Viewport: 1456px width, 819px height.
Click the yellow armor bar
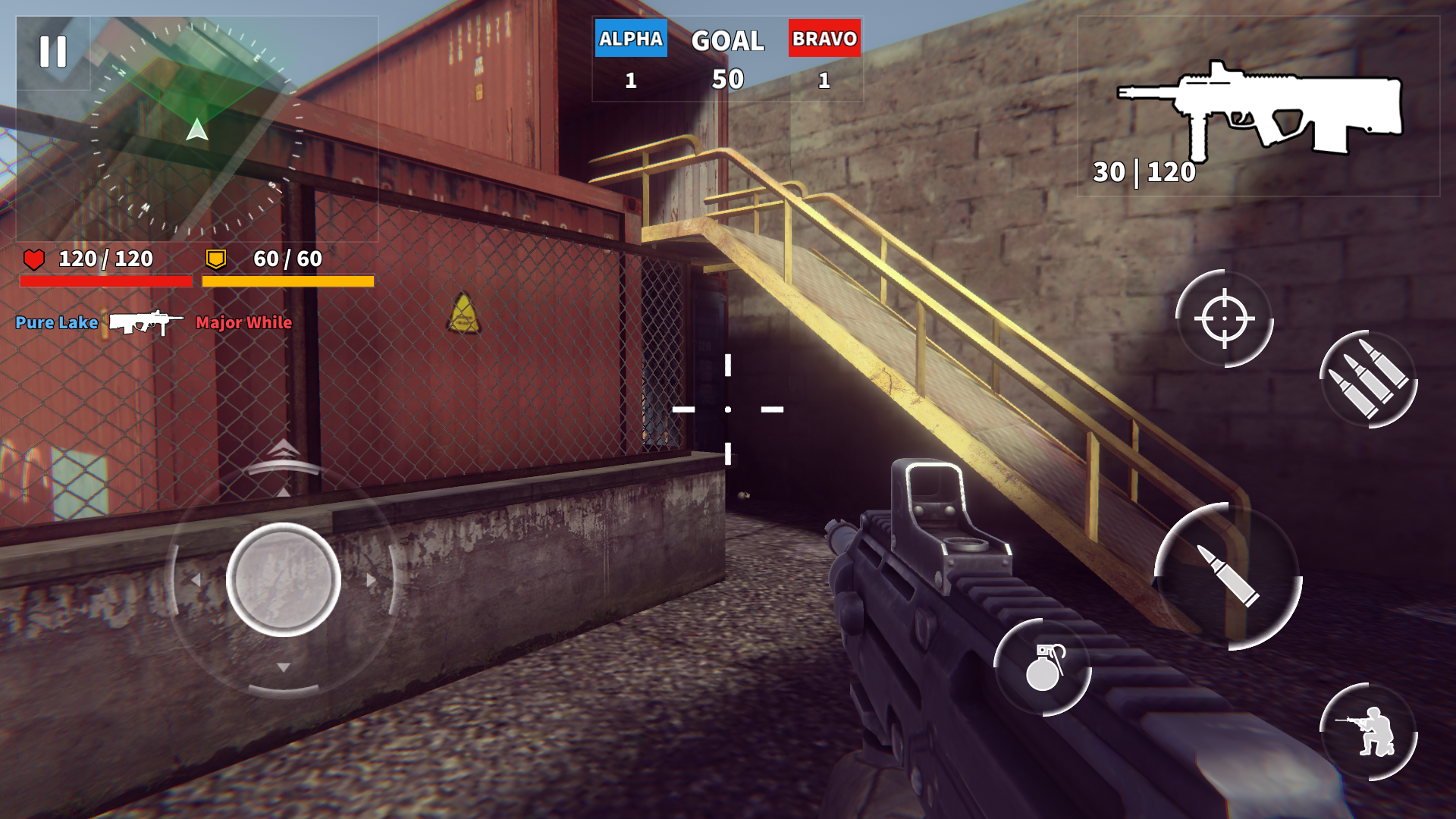[287, 281]
